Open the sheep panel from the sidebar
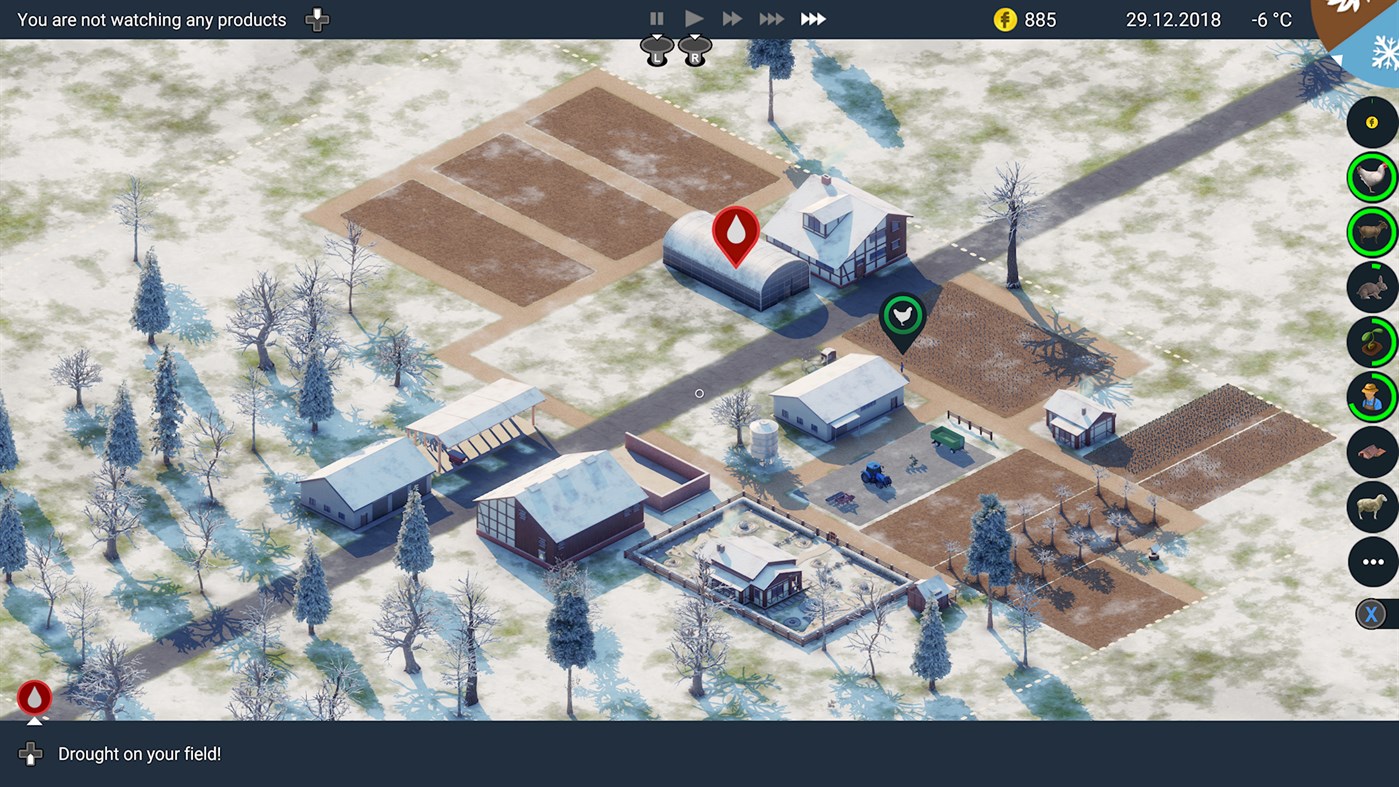 pos(1371,507)
